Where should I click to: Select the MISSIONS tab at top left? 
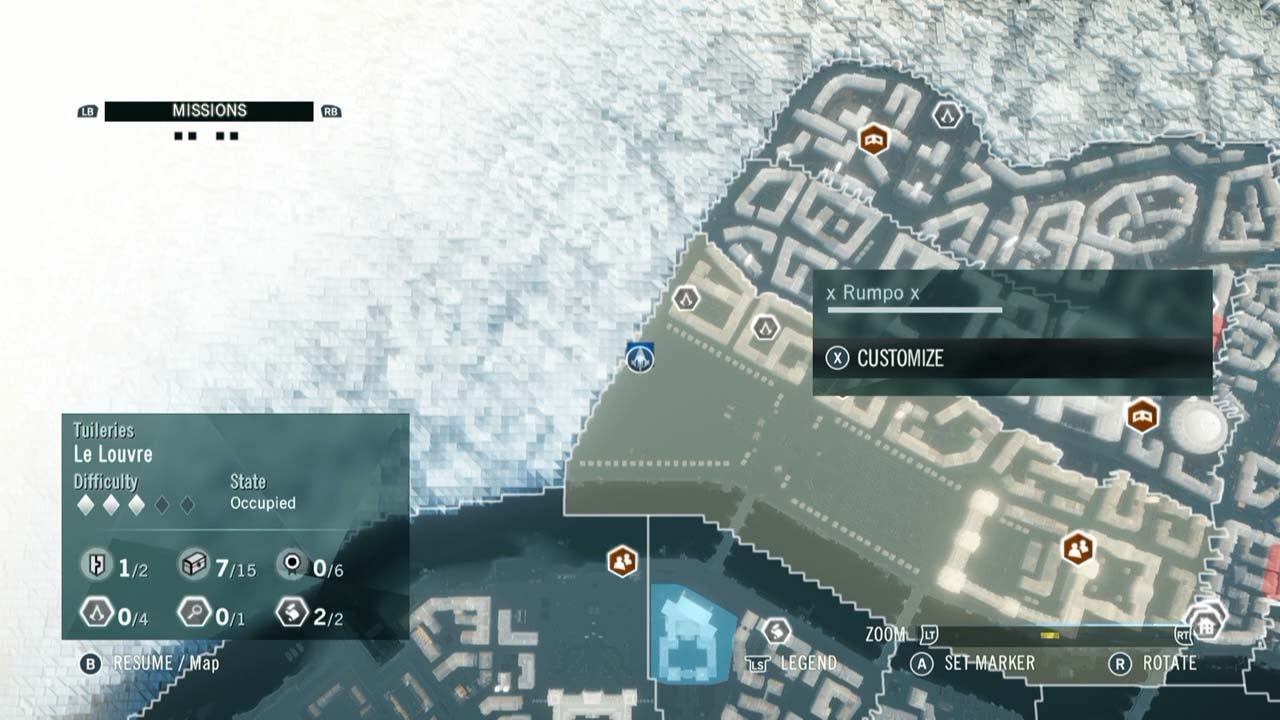tap(211, 110)
